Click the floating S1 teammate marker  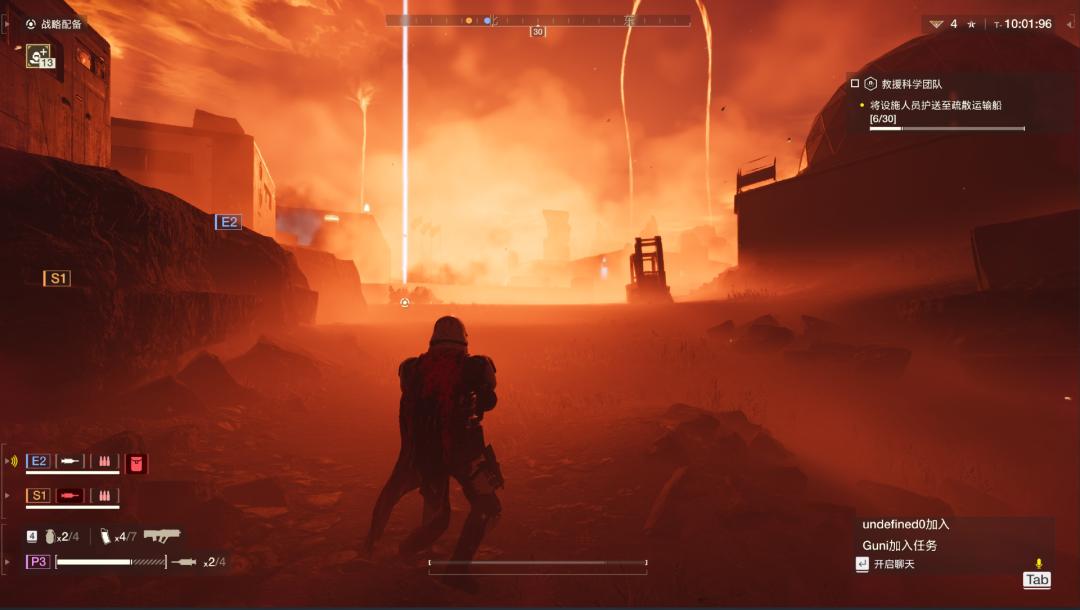coord(57,278)
